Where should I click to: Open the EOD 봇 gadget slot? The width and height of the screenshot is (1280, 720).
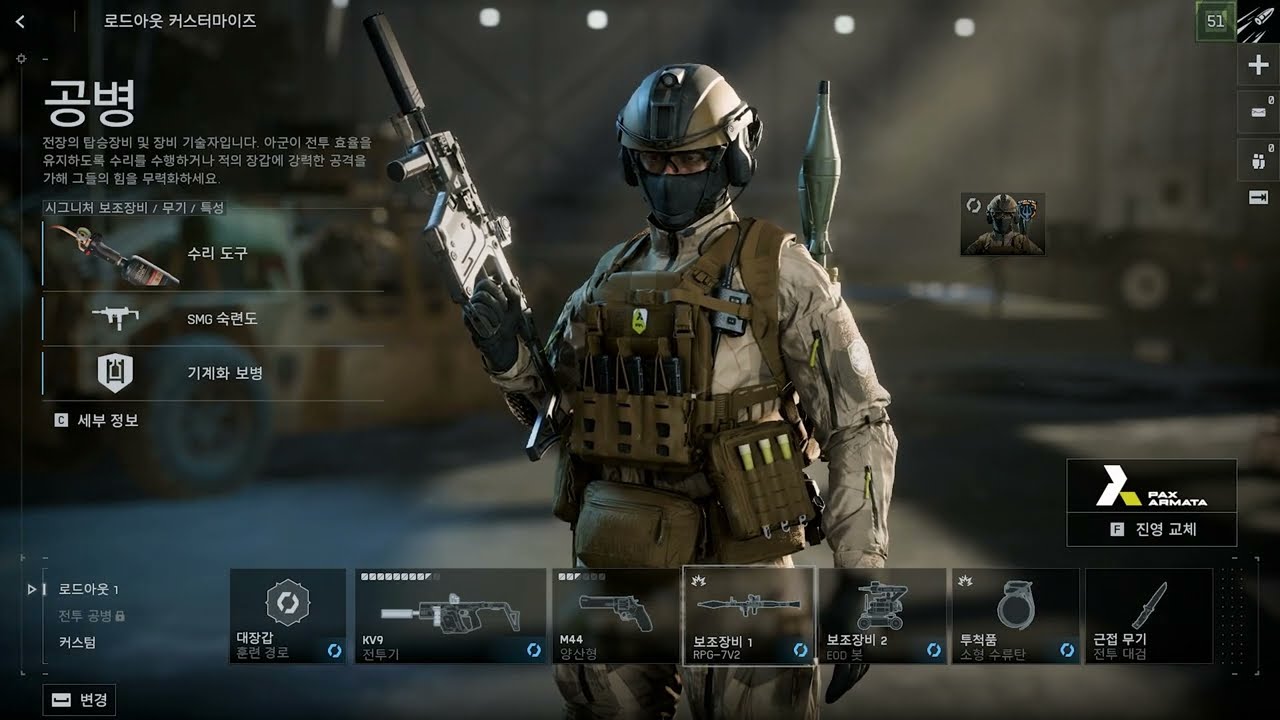pos(882,616)
